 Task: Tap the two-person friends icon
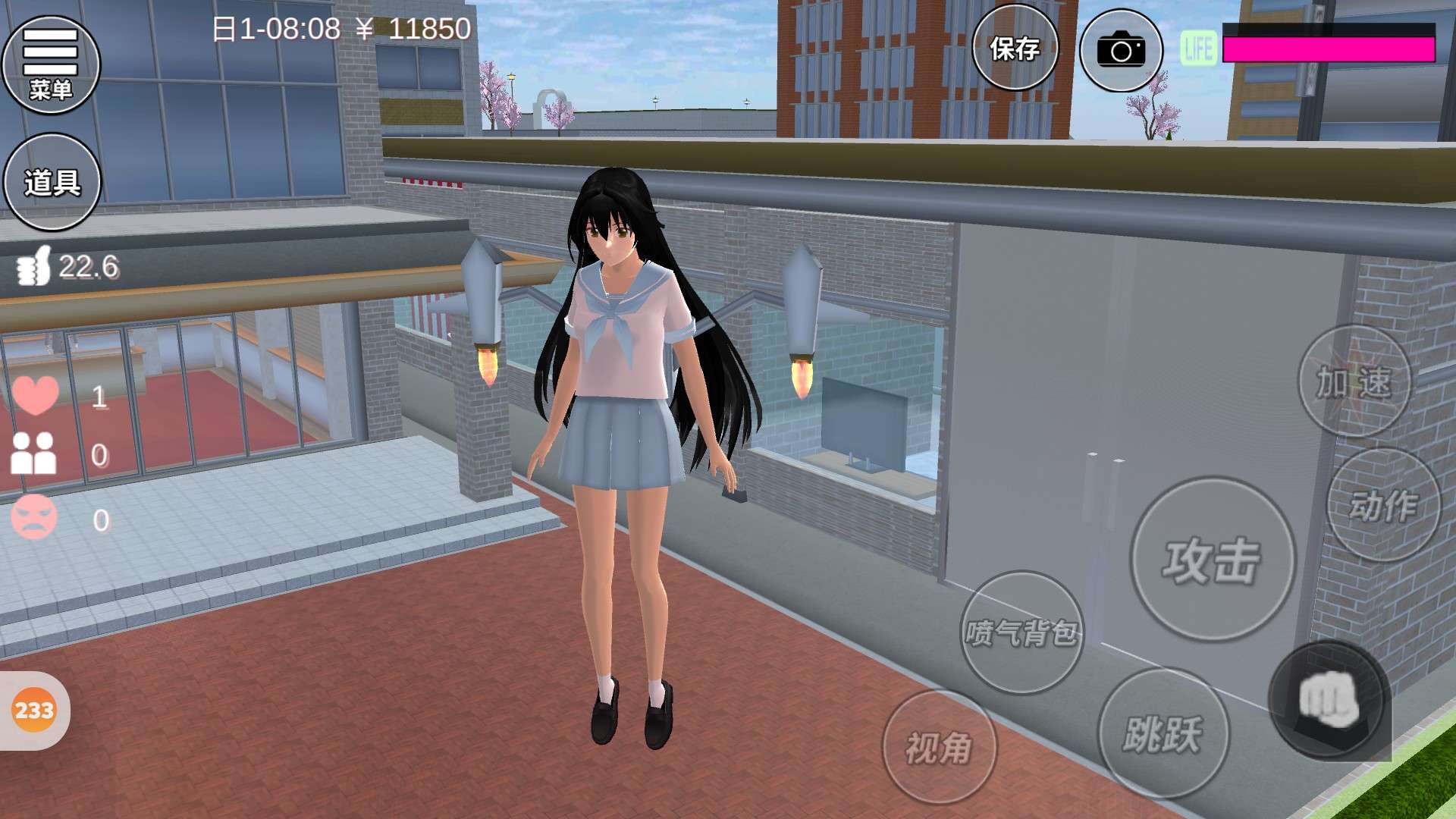[x=33, y=454]
